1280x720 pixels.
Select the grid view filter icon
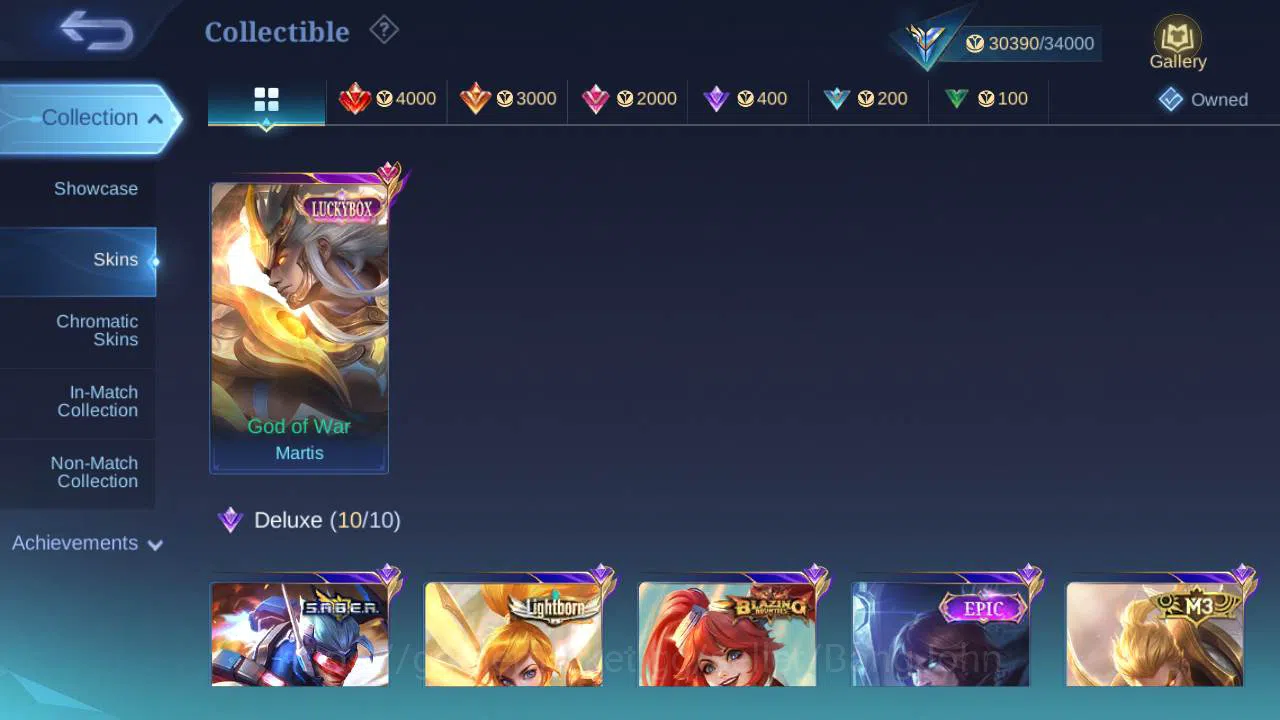(266, 98)
